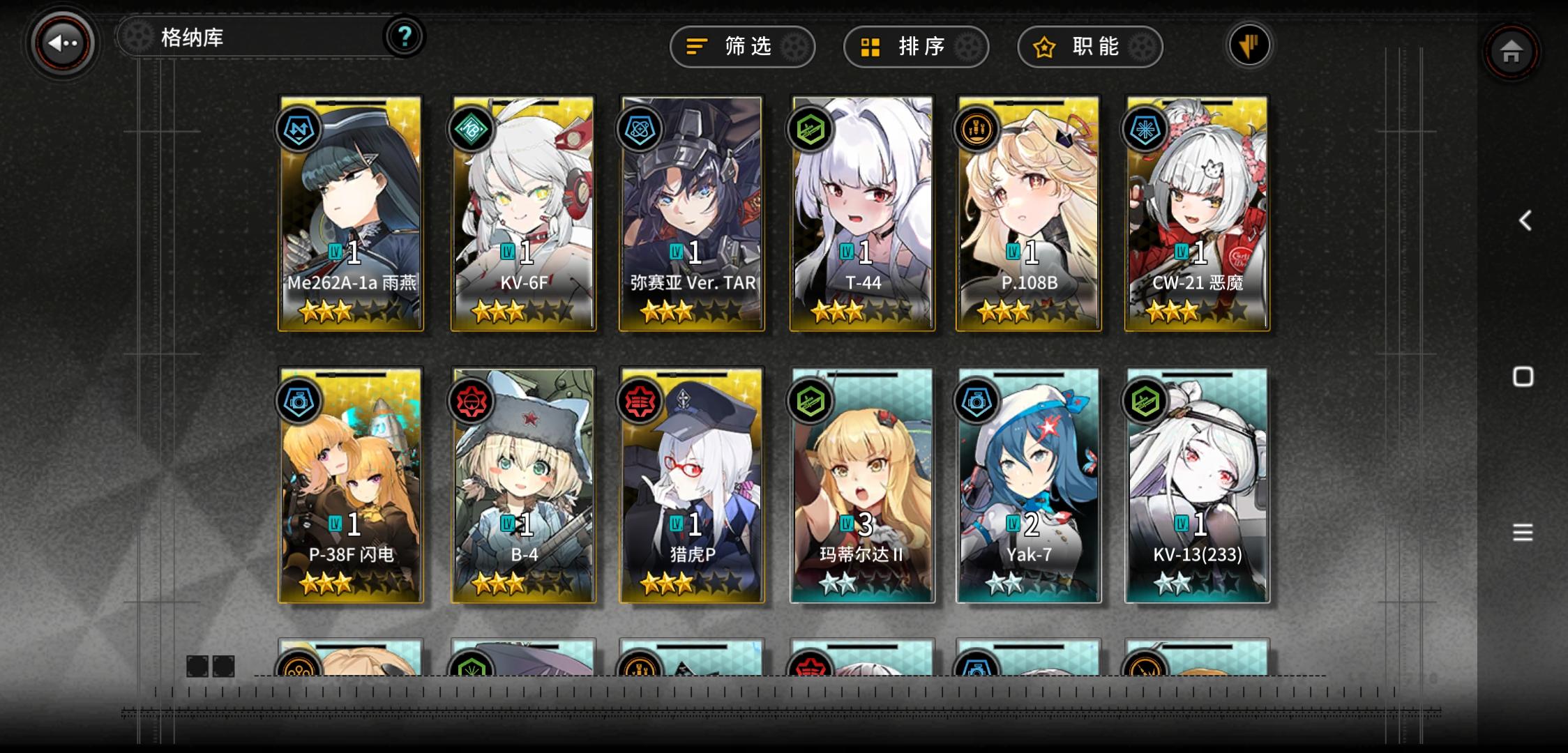Click CW-21 恶魔's snowflake class icon

tap(1145, 128)
